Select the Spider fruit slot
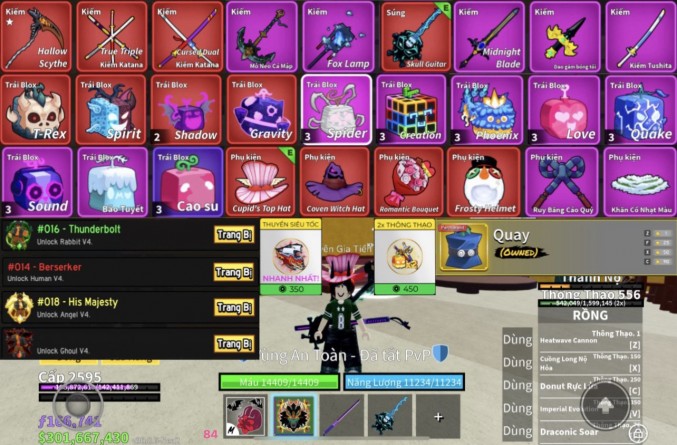This screenshot has width=677, height=445. click(x=337, y=109)
